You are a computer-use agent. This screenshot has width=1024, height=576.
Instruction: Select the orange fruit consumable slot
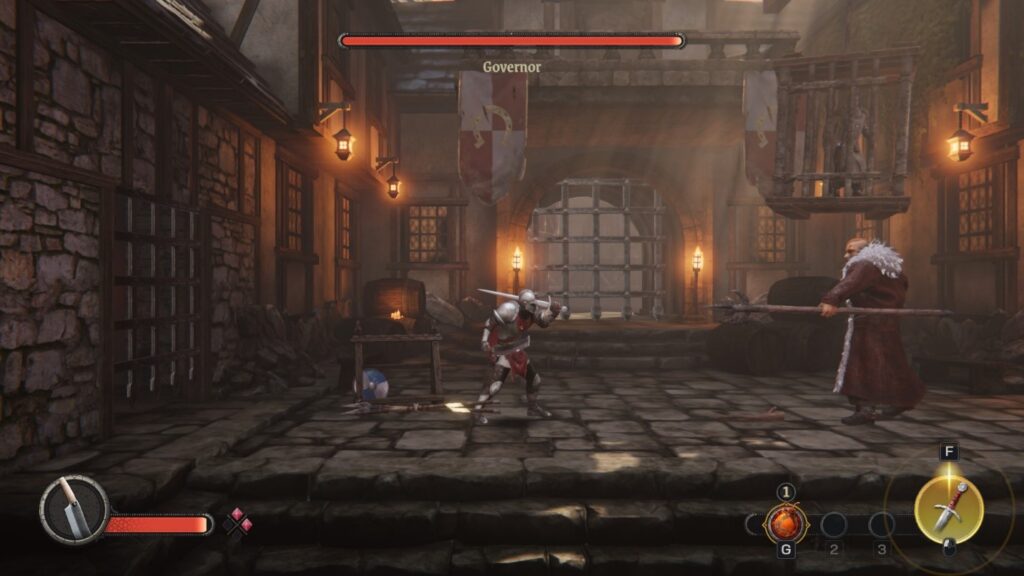(x=786, y=523)
